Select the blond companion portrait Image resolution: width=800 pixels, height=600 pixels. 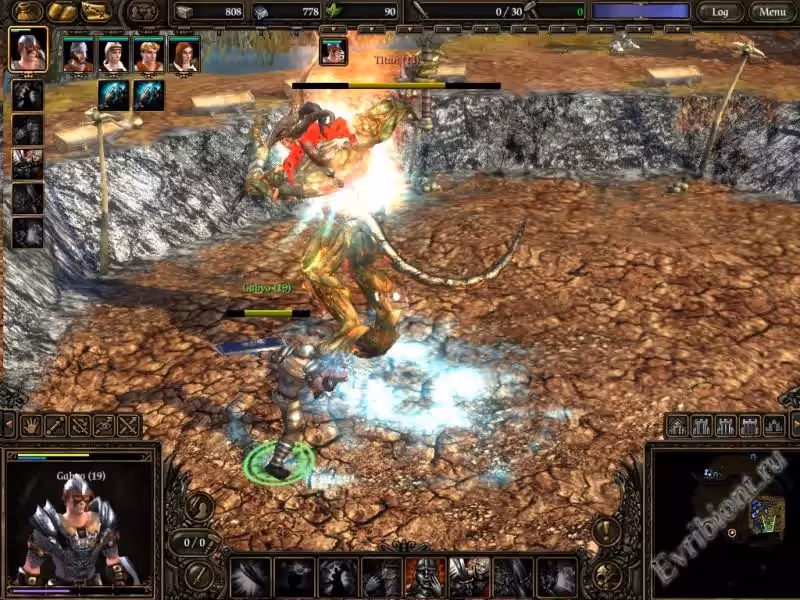(148, 55)
